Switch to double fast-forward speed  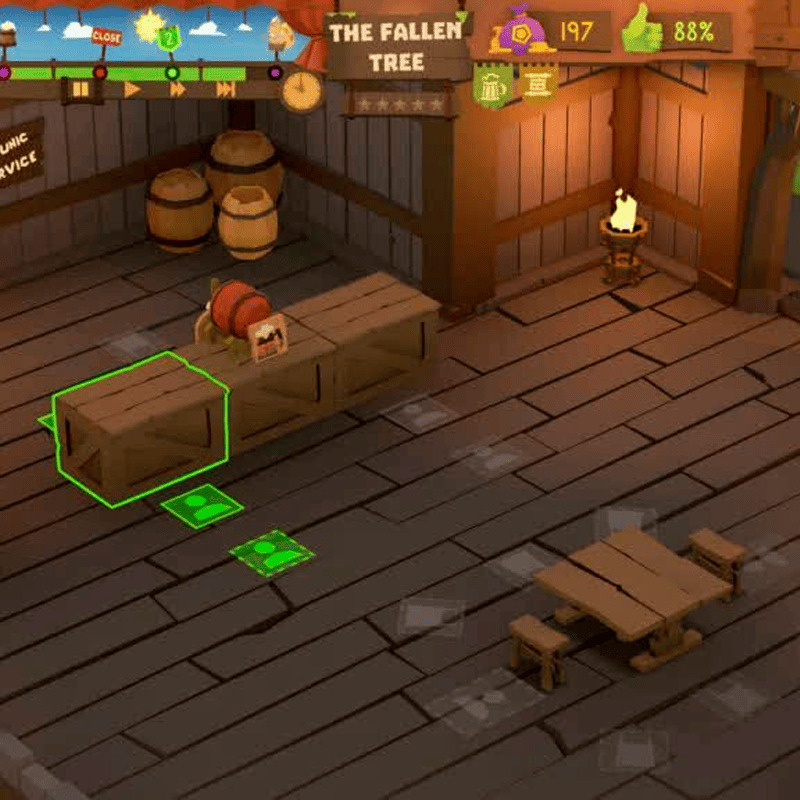[x=178, y=90]
